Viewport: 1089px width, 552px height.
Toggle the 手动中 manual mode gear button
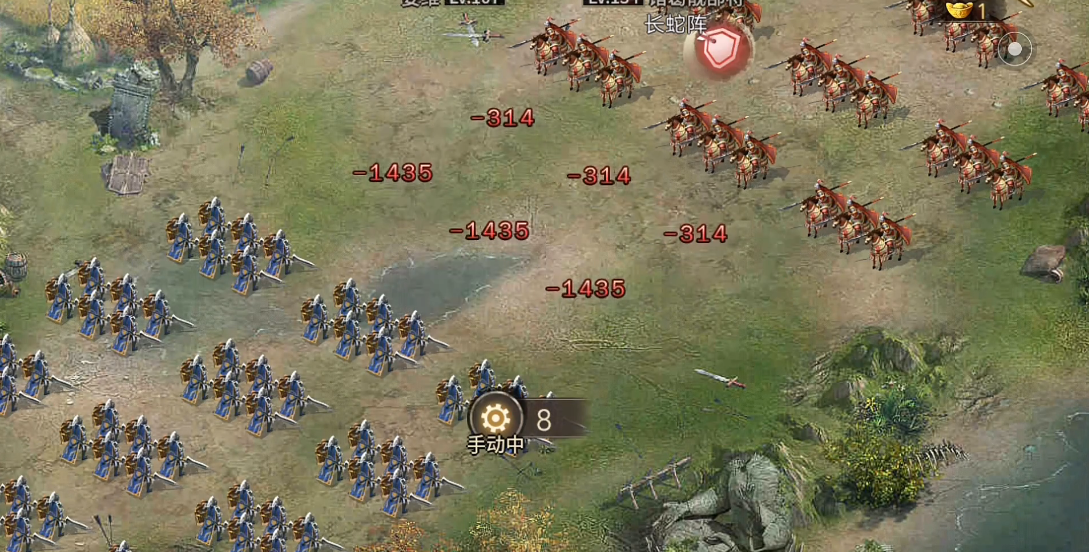point(496,419)
